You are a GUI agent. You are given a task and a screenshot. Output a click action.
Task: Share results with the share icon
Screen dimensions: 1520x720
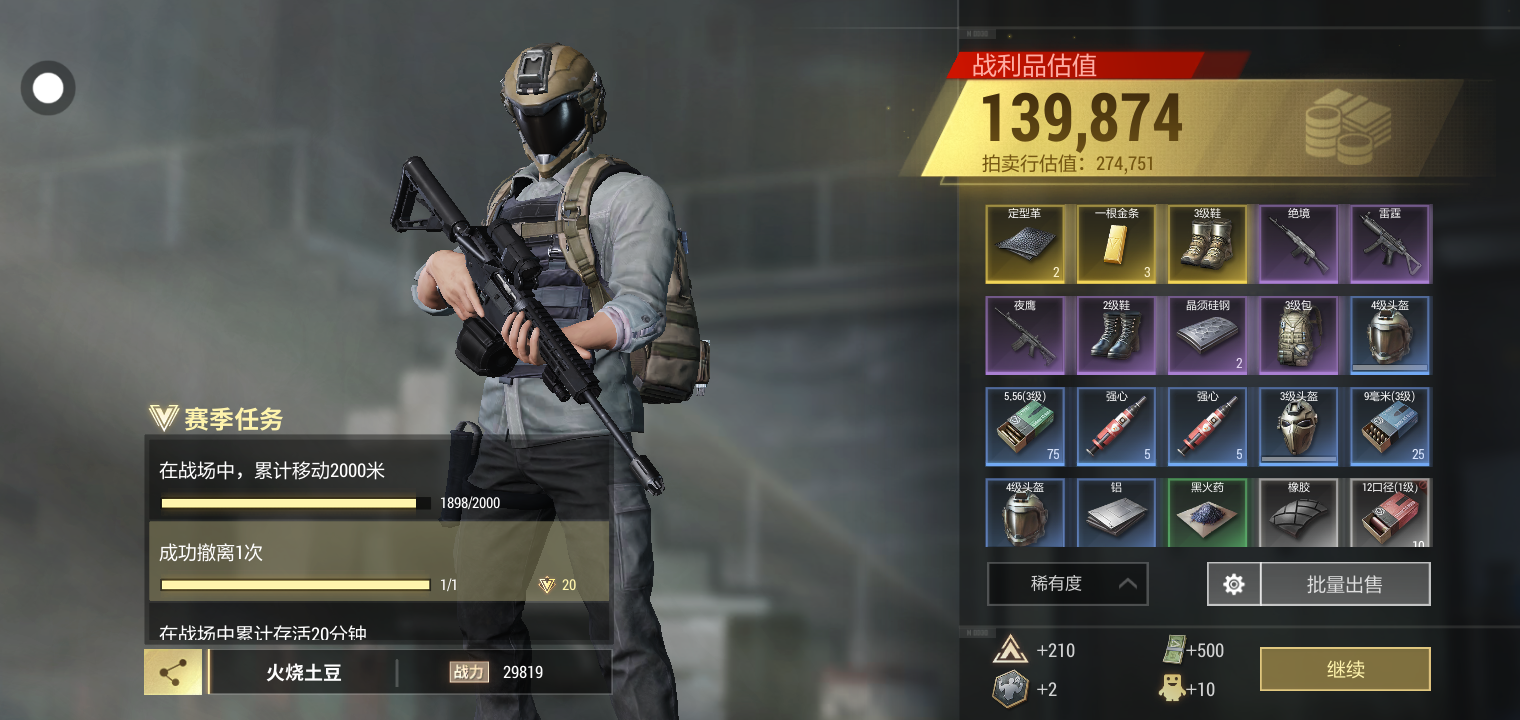coord(173,672)
